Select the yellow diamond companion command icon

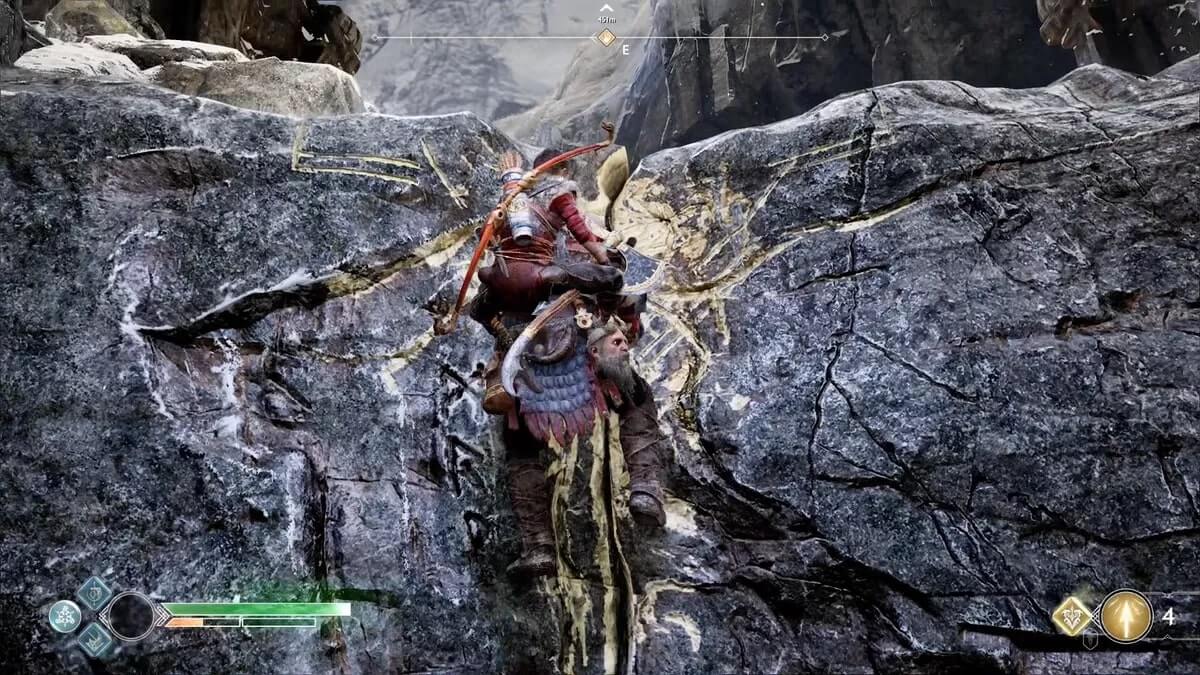(x=1072, y=616)
